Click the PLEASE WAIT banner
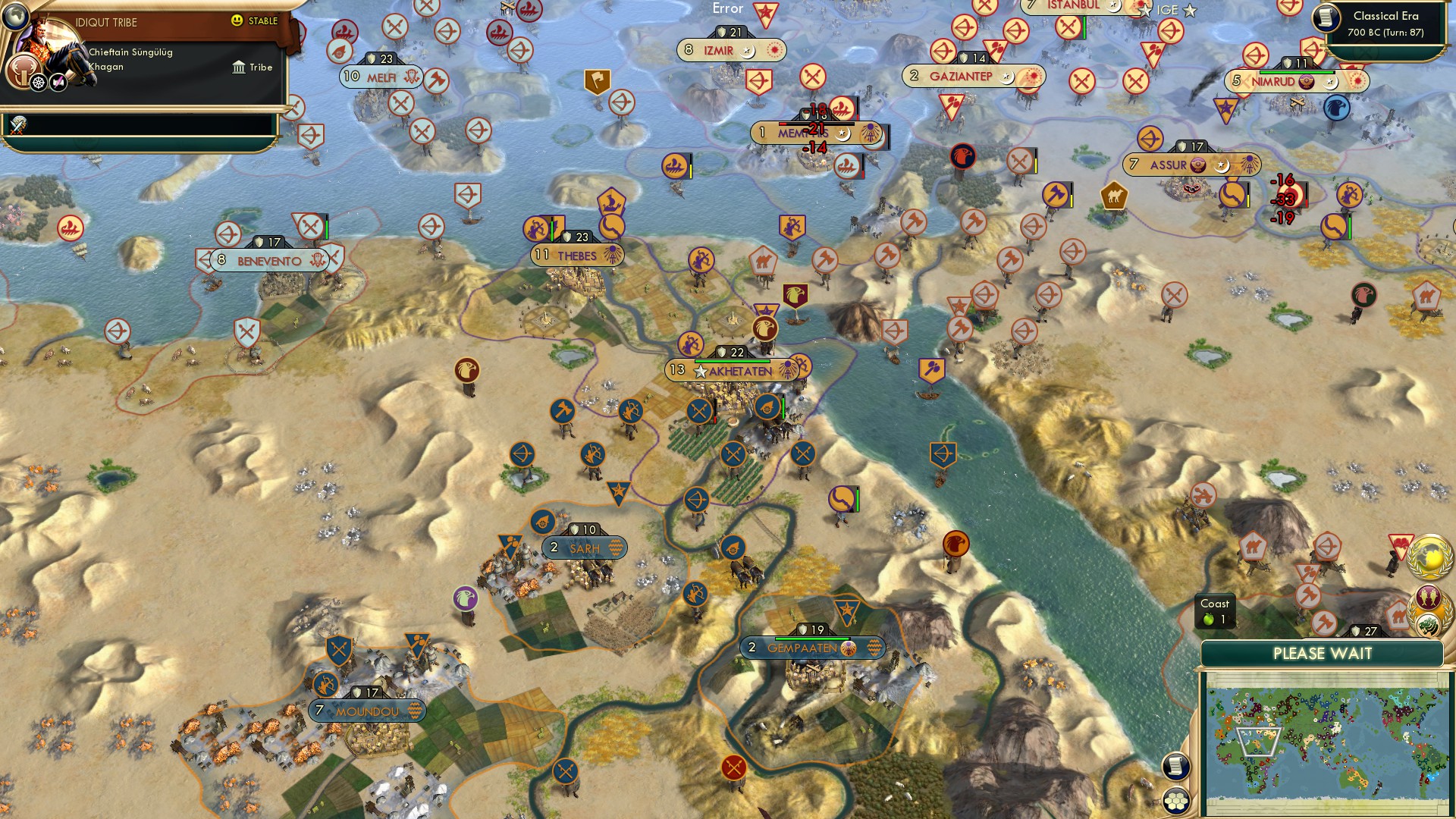The image size is (1456, 819). coord(1323,653)
